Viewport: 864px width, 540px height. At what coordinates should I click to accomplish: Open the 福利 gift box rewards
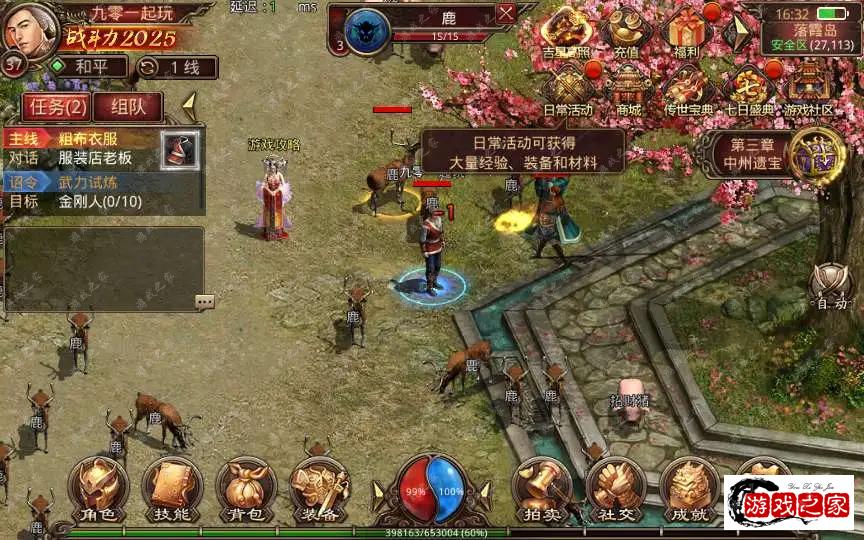point(688,34)
